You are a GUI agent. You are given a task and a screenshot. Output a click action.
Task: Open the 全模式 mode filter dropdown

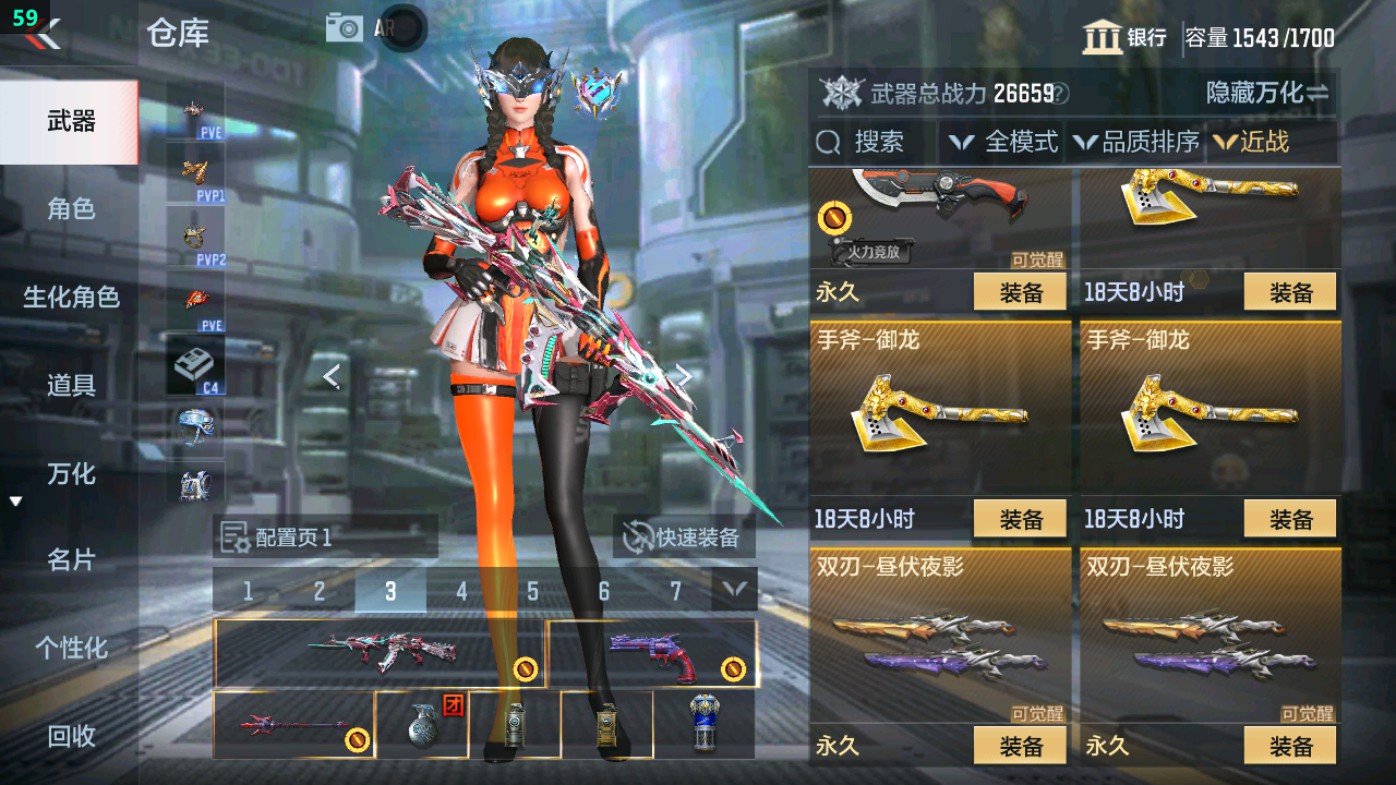point(1005,142)
